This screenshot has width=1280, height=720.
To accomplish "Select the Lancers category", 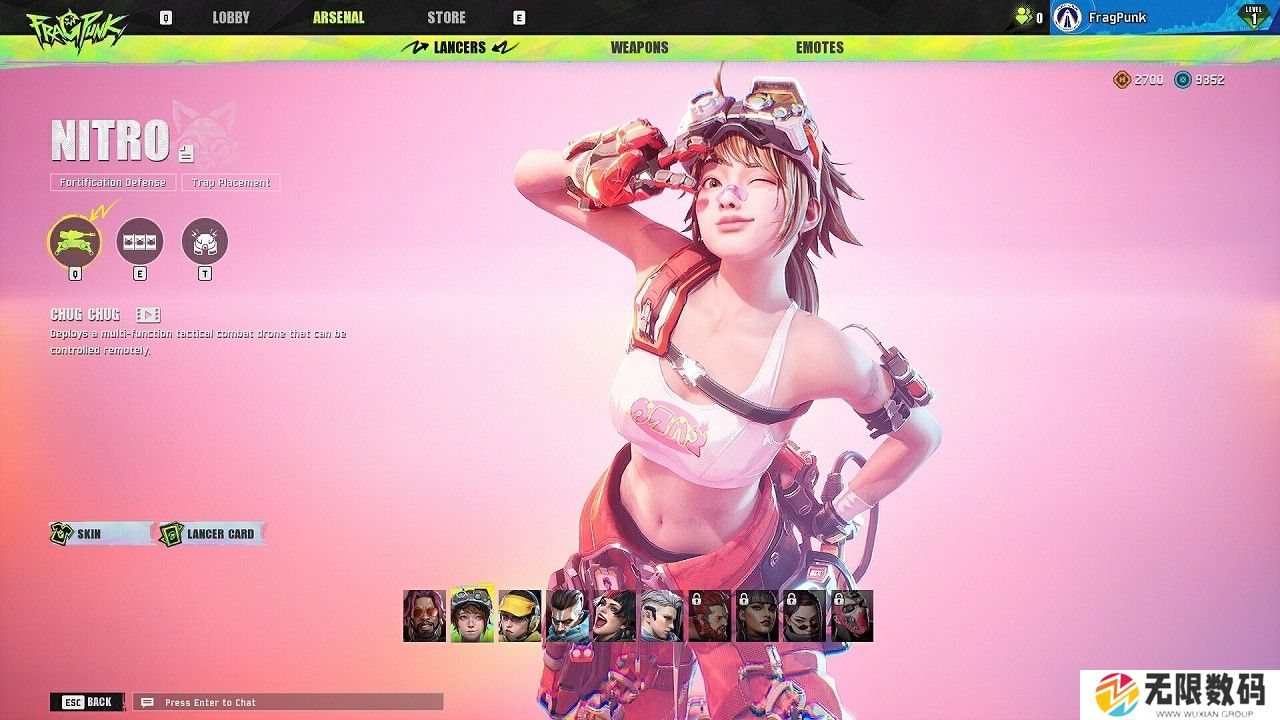I will point(460,47).
